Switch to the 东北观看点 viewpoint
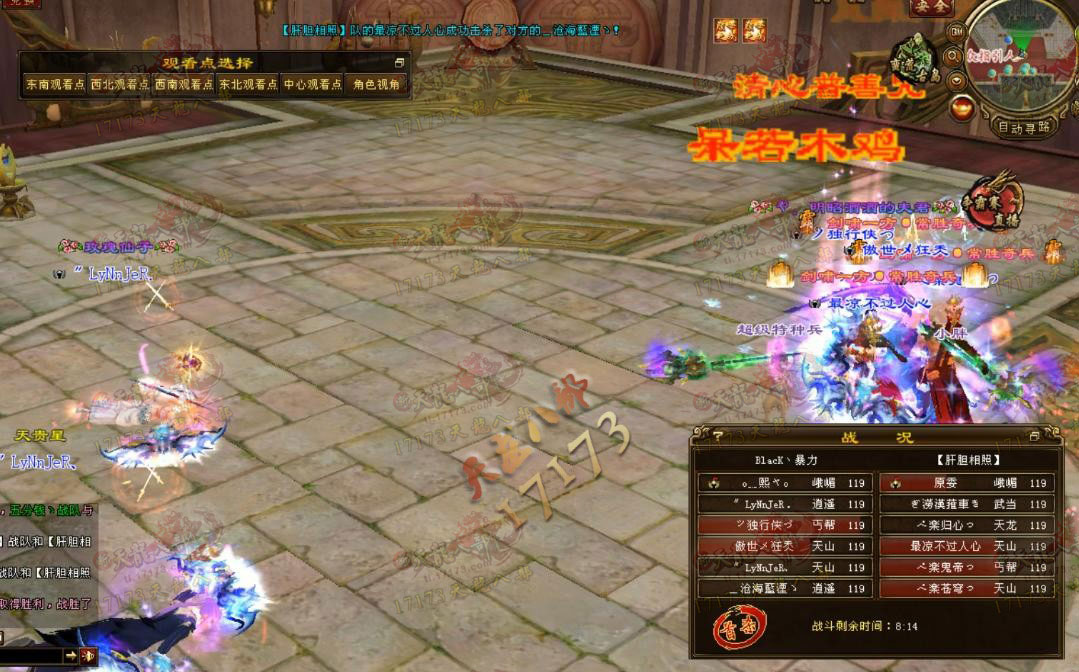Screen dimensions: 1079x672 click(248, 85)
